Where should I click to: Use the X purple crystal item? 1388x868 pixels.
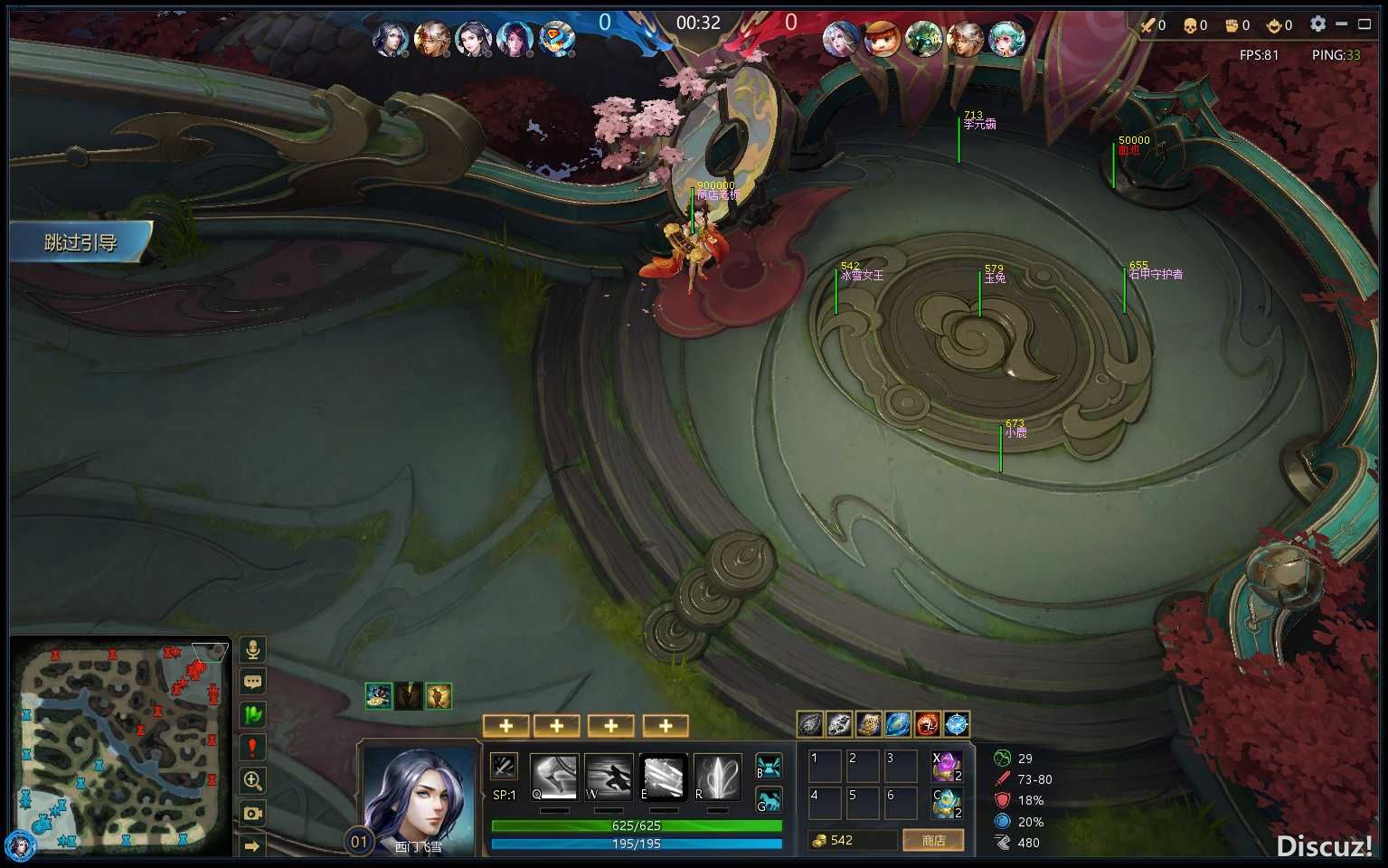[946, 767]
